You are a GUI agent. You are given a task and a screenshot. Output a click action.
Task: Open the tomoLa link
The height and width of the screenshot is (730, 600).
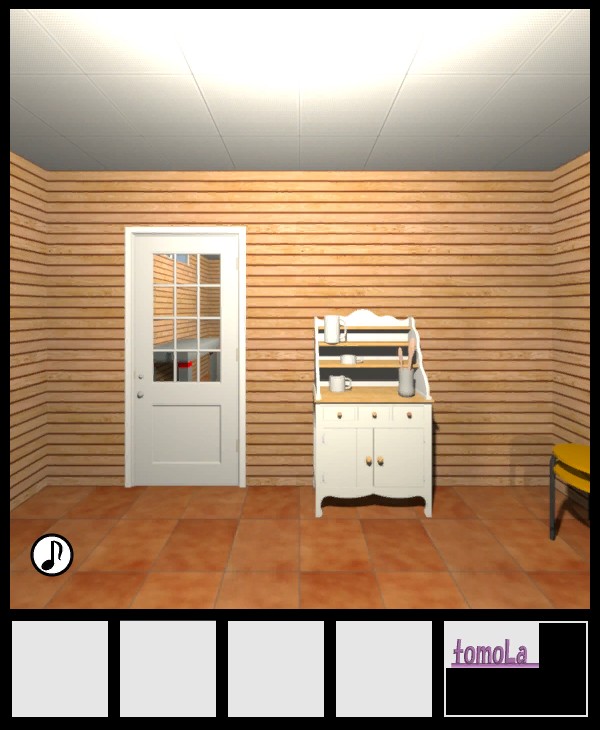pos(491,654)
